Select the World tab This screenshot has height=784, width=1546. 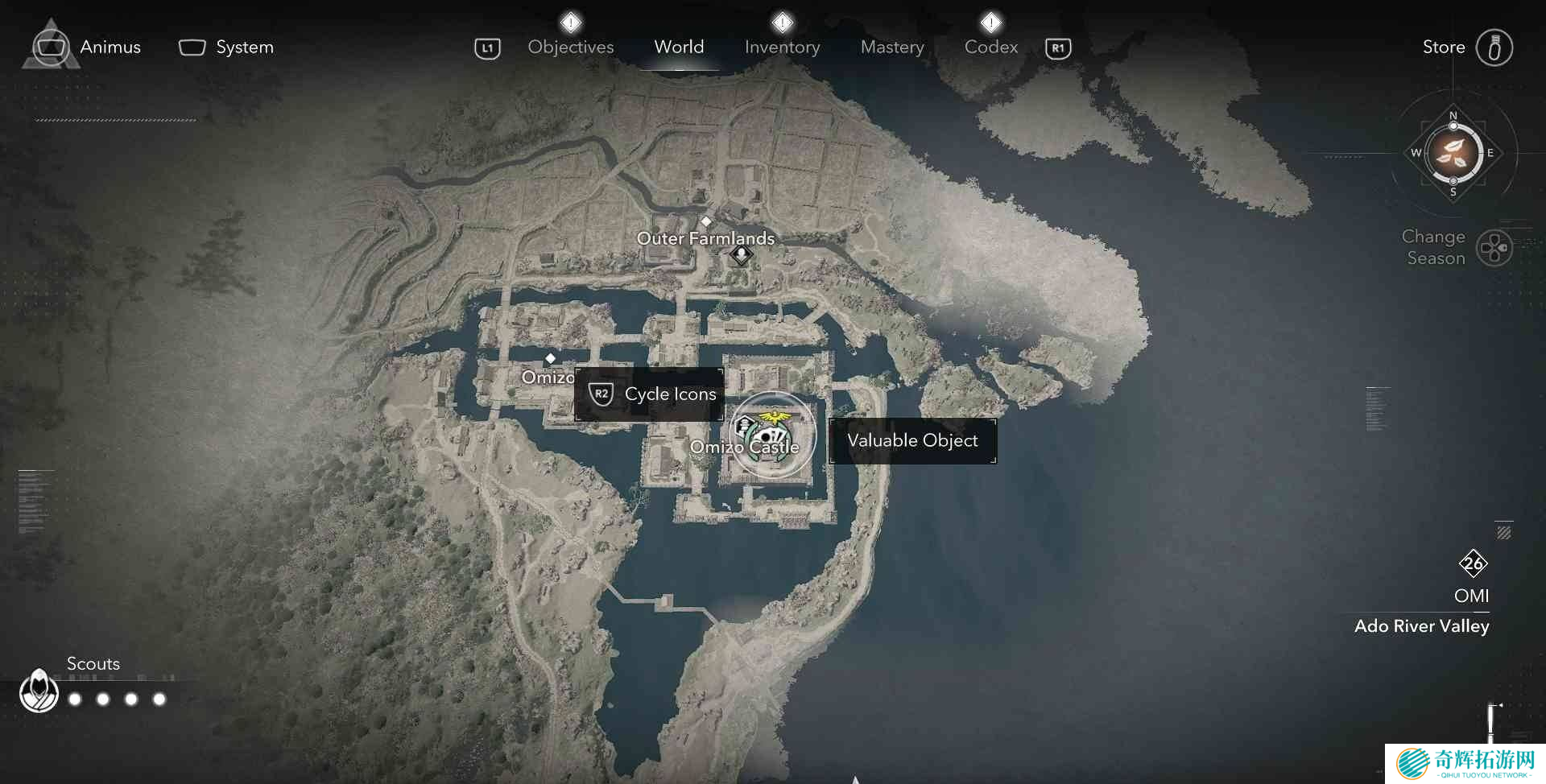pyautogui.click(x=679, y=47)
